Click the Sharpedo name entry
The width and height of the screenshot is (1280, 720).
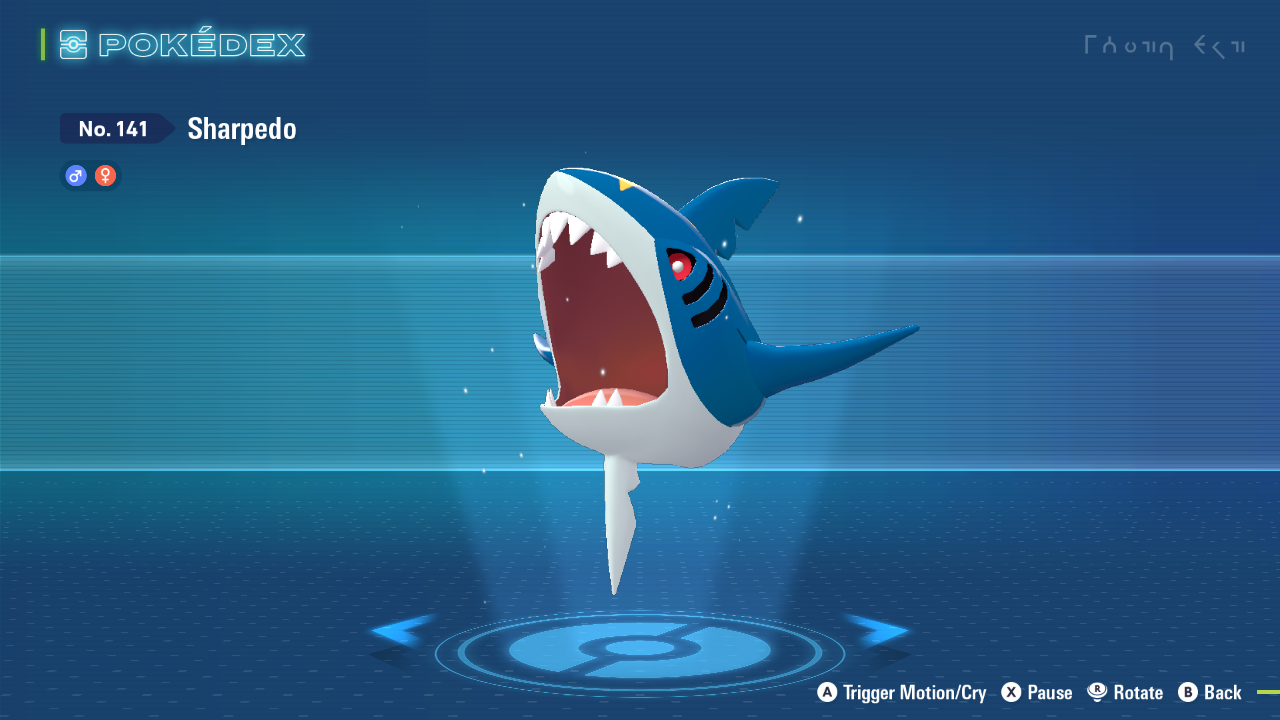241,128
